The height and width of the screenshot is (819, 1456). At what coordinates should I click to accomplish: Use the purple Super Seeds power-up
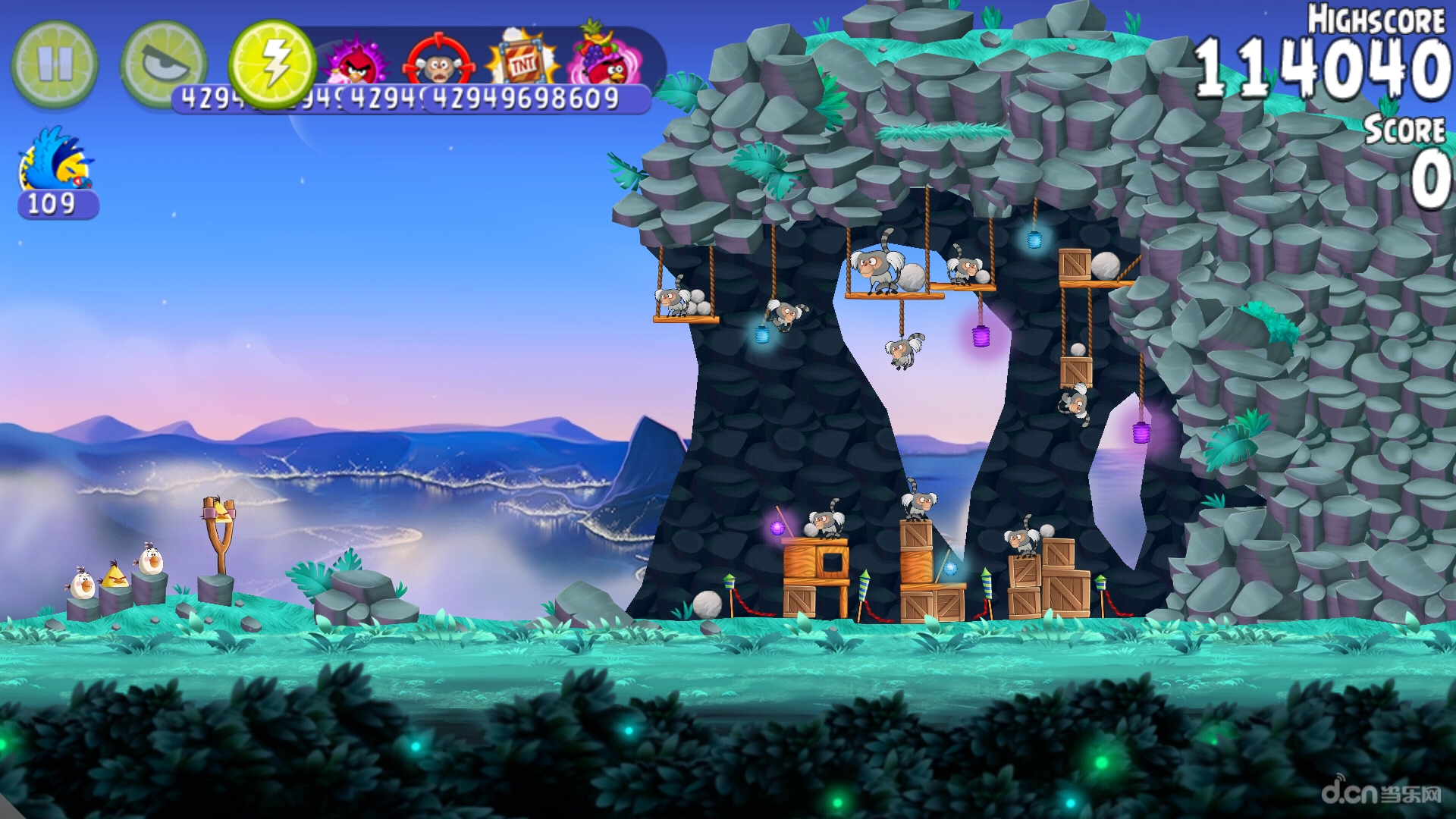pos(356,64)
